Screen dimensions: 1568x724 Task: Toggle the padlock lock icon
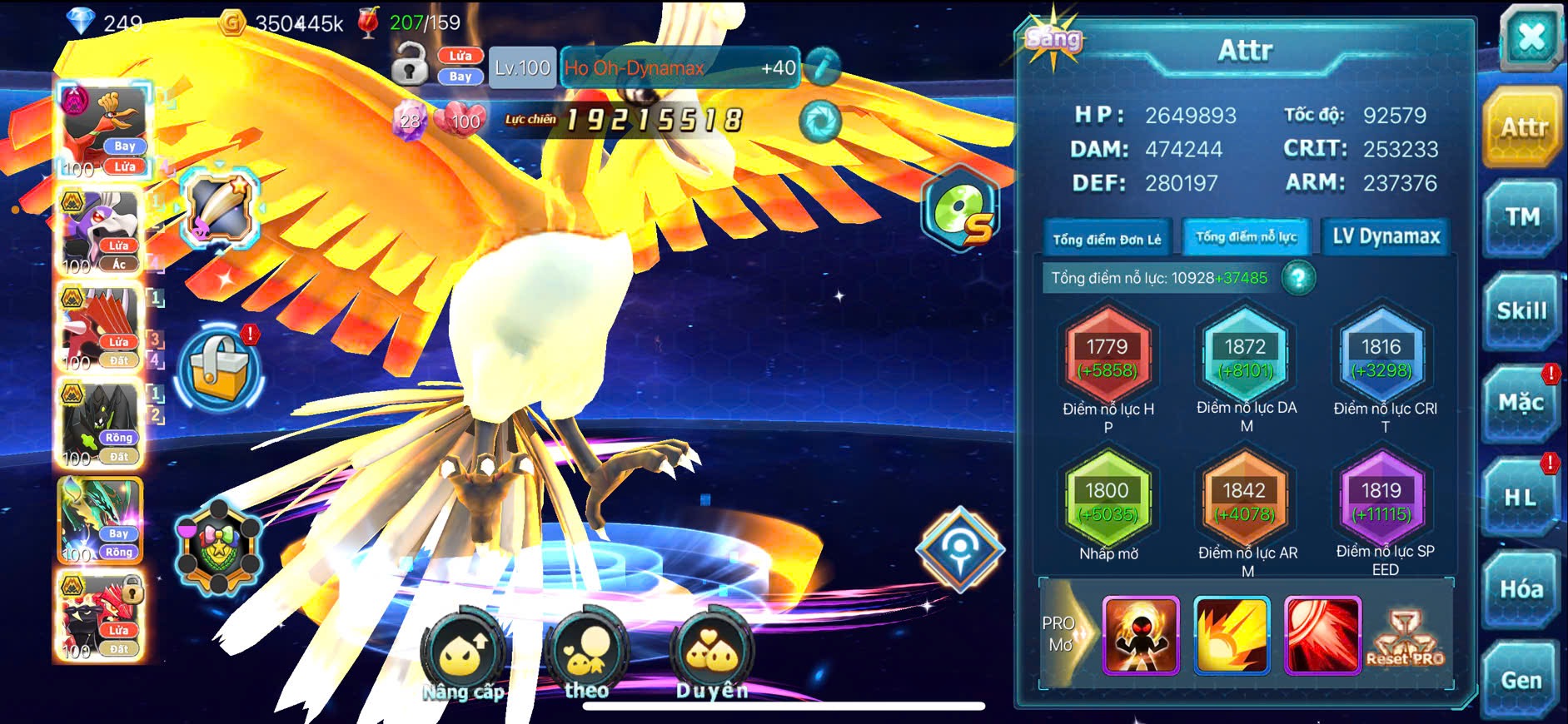(x=410, y=64)
